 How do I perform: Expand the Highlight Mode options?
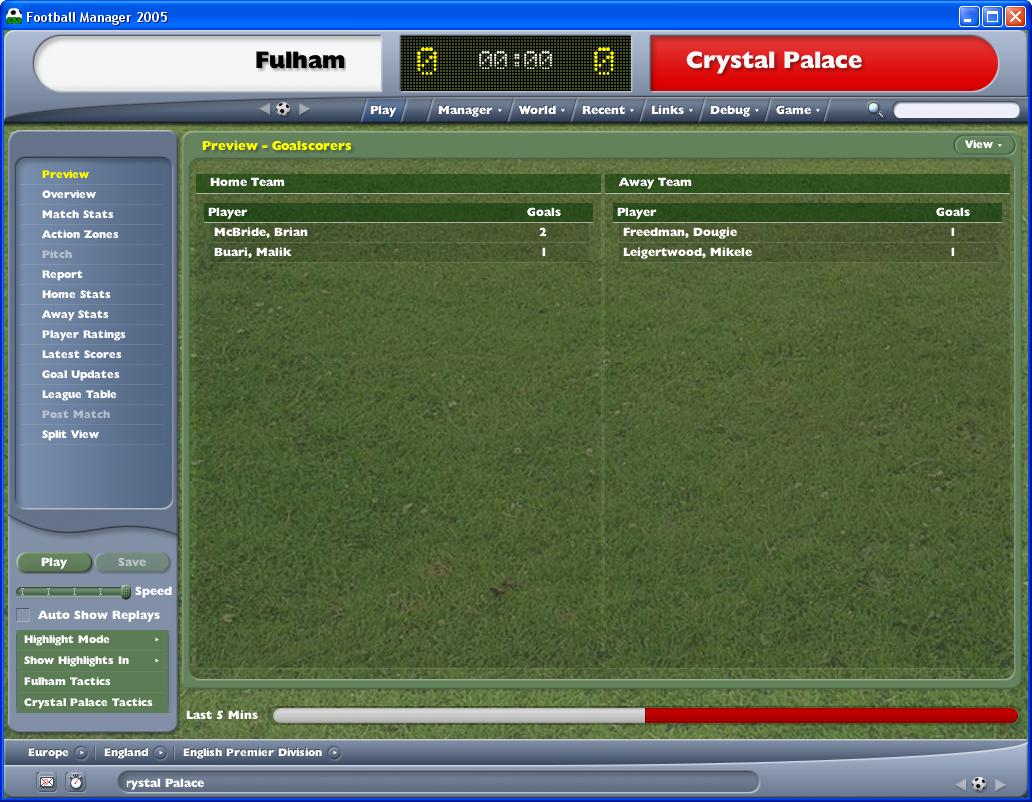coord(92,639)
